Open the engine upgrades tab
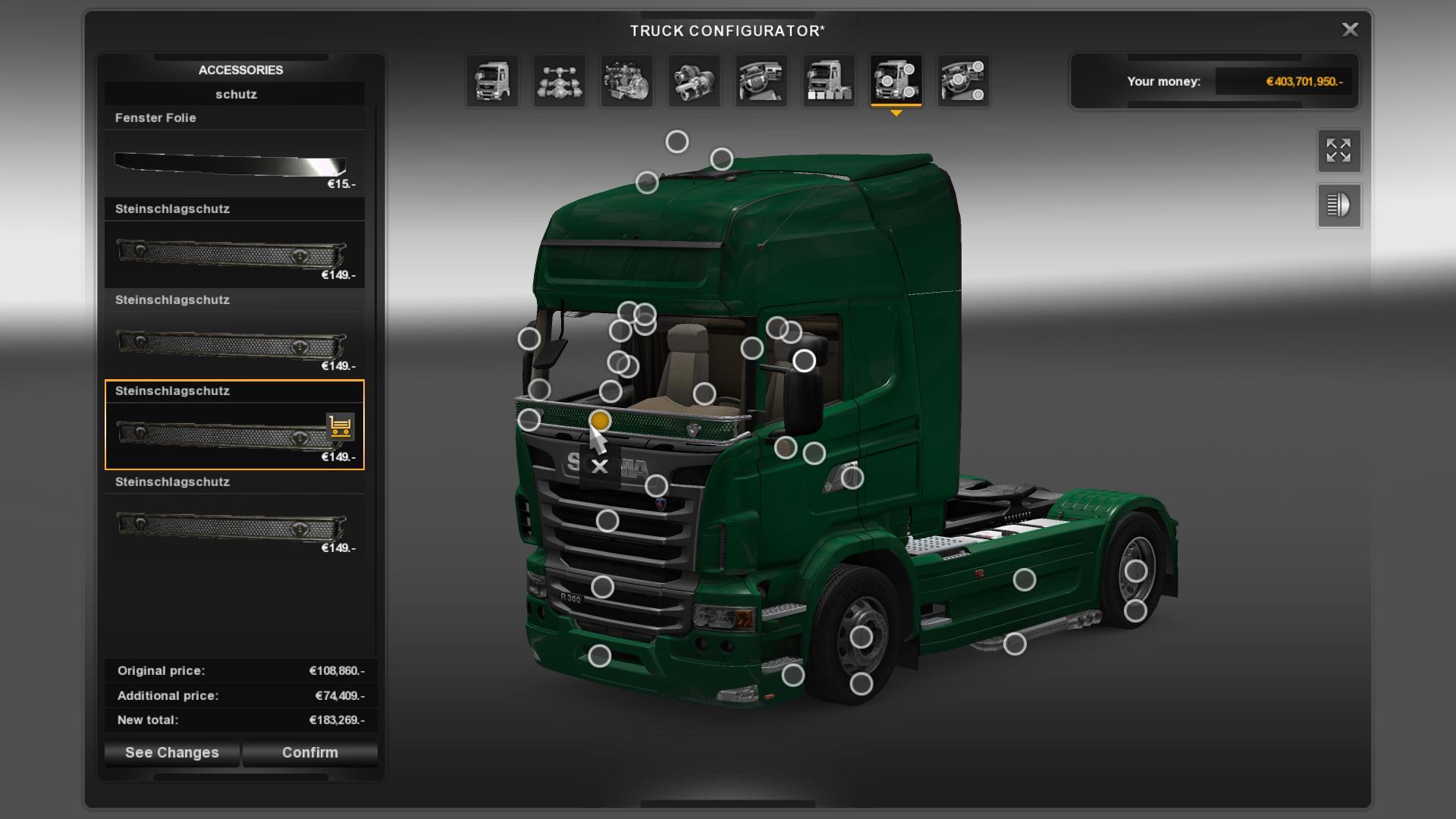Viewport: 1456px width, 819px height. click(x=626, y=80)
